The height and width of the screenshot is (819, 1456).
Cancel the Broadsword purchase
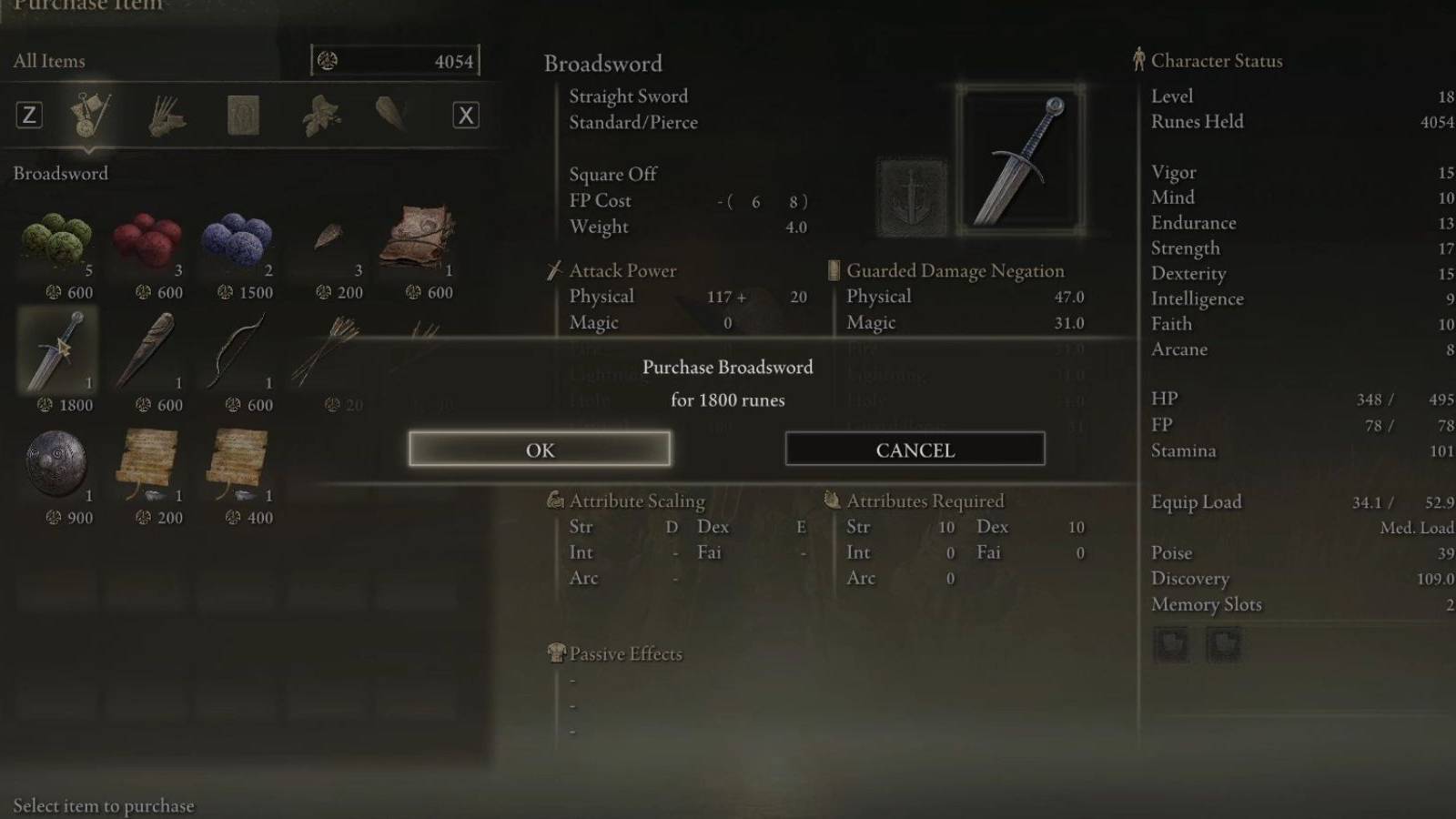914,449
